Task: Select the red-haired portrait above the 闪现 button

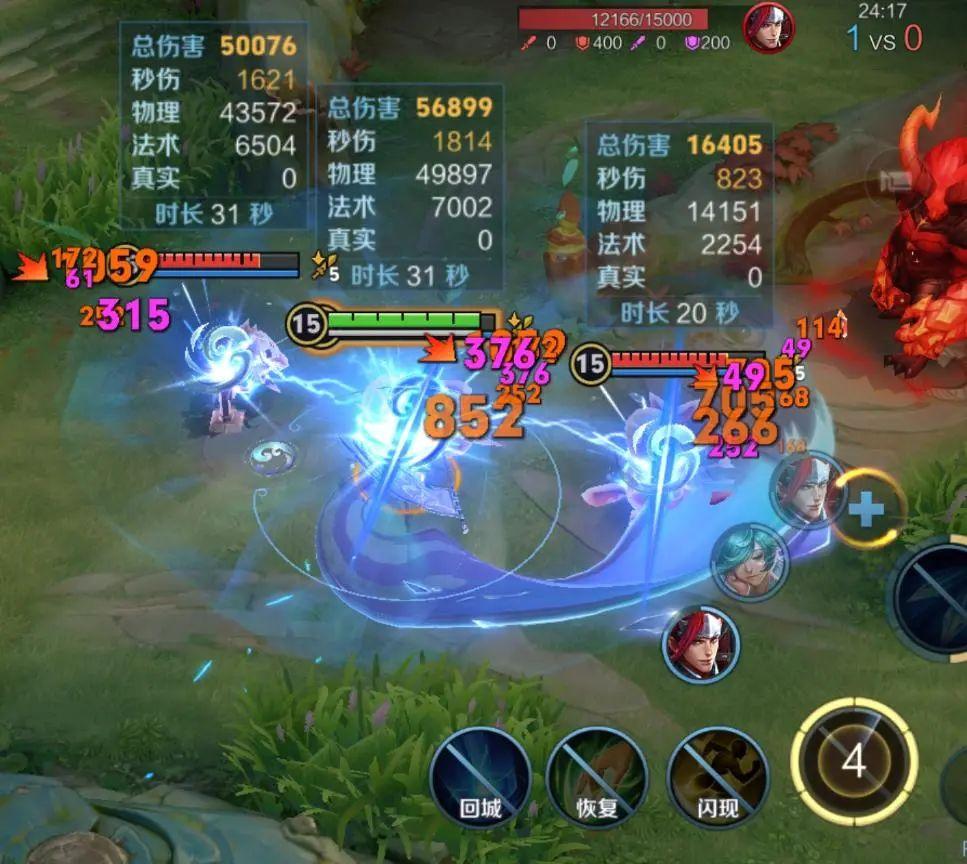Action: click(701, 643)
